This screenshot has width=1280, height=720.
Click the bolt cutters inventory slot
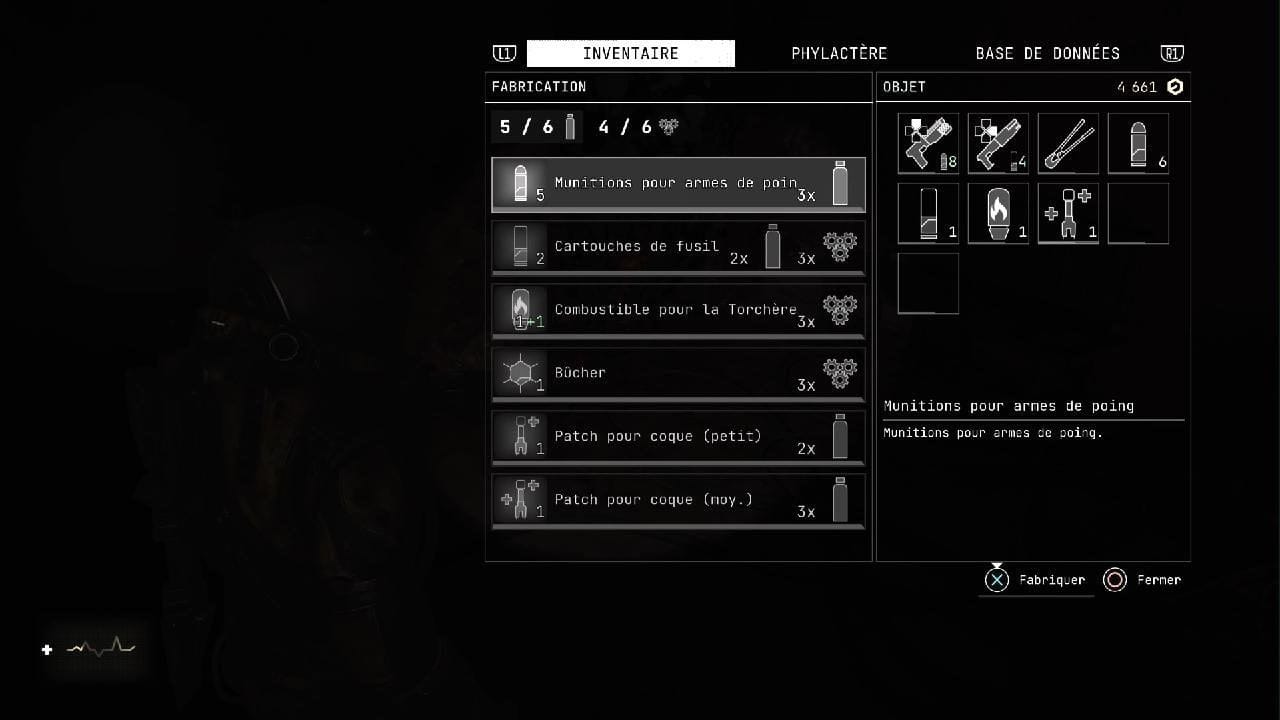(x=1068, y=143)
